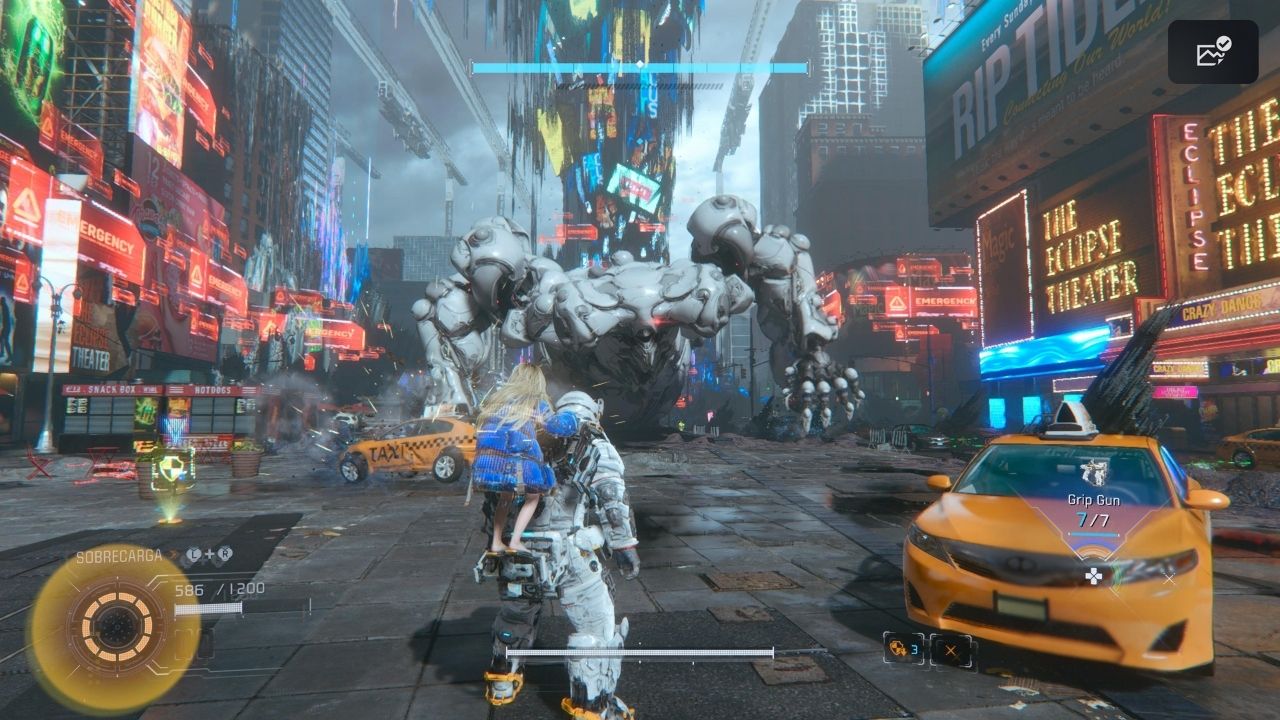Screen dimensions: 1280x720
Task: Select the Grip Gun weapon icon
Action: [1093, 472]
